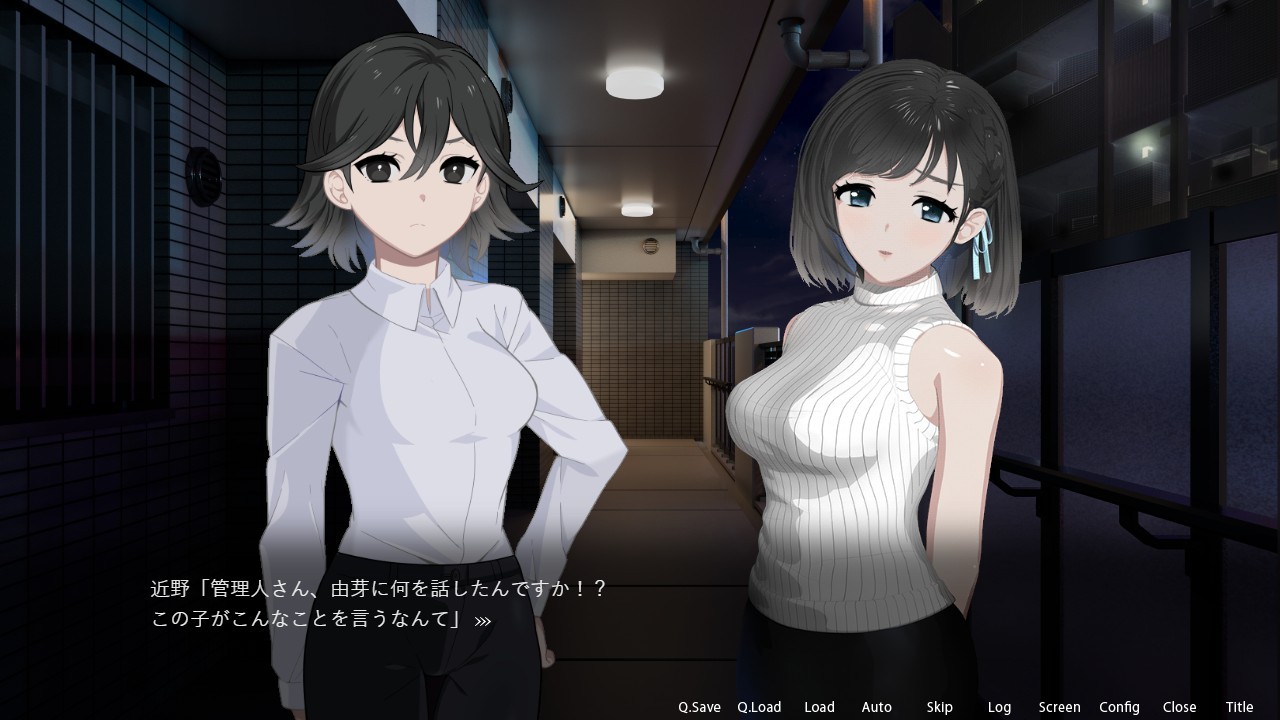Screen dimensions: 1280x720
Task: Start auto-play by selecting Auto
Action: [876, 707]
